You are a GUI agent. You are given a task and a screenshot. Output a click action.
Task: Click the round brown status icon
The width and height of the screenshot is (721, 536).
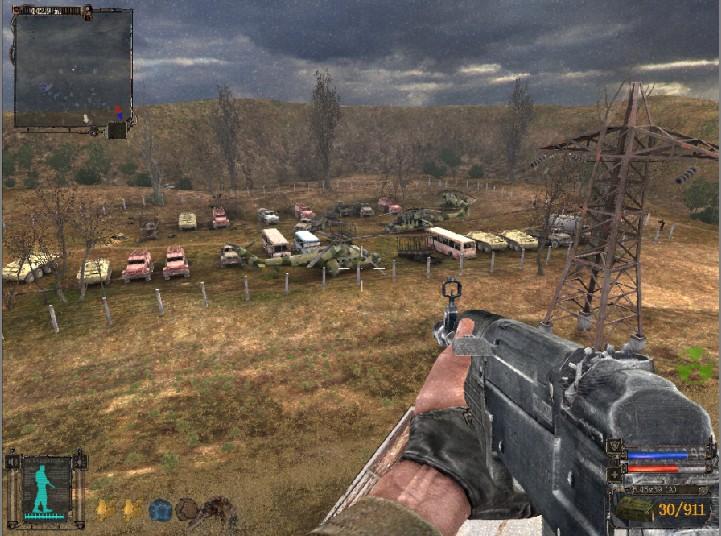[x=187, y=510]
